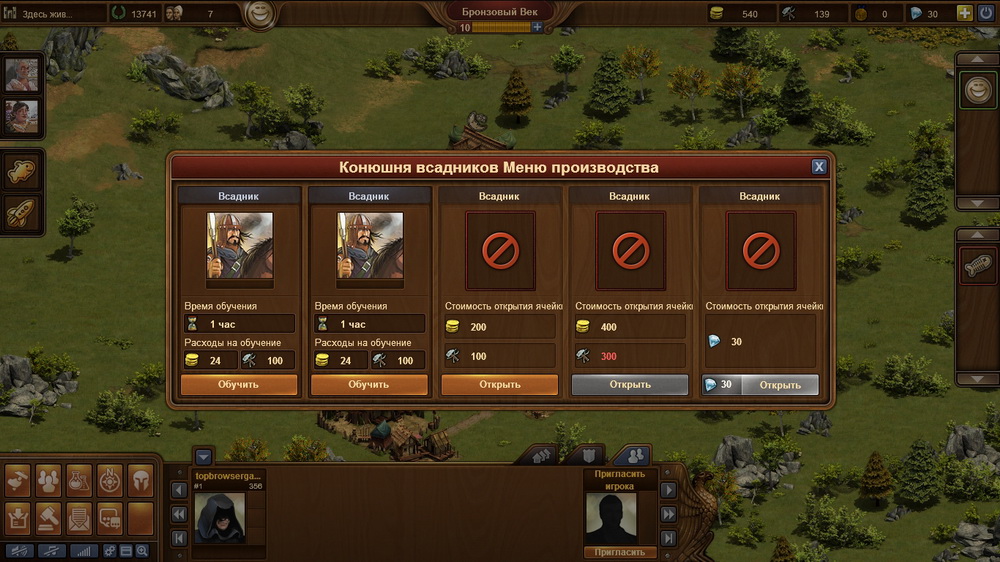The height and width of the screenshot is (562, 1000).
Task: Open the research flask menu
Action: tap(79, 481)
